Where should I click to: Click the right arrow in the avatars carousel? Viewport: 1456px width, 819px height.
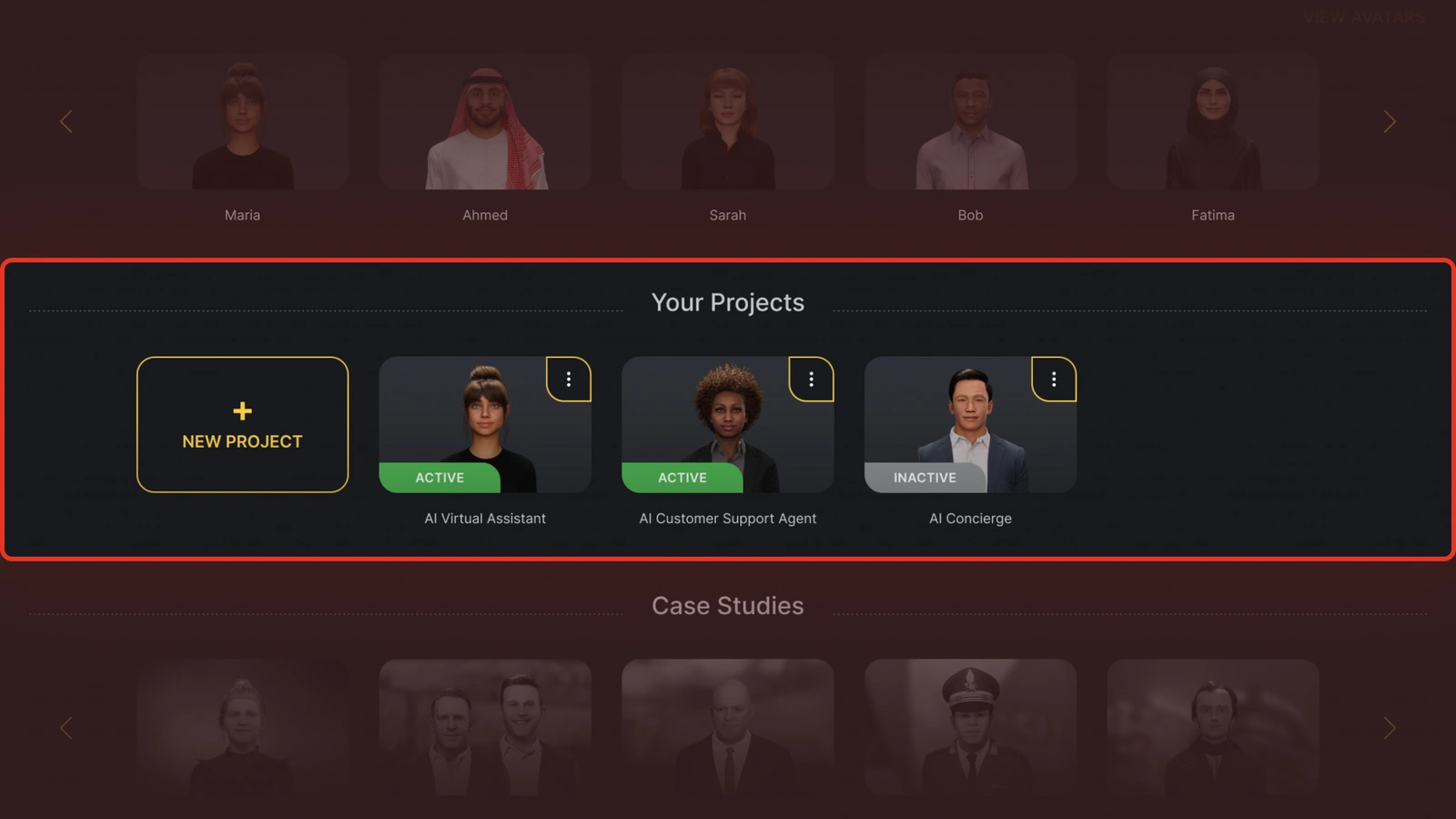[1390, 121]
